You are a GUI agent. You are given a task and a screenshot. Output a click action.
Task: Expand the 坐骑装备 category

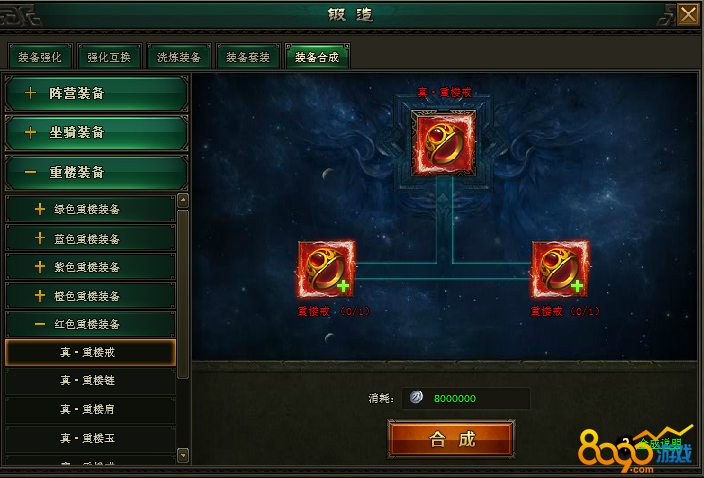pos(96,133)
